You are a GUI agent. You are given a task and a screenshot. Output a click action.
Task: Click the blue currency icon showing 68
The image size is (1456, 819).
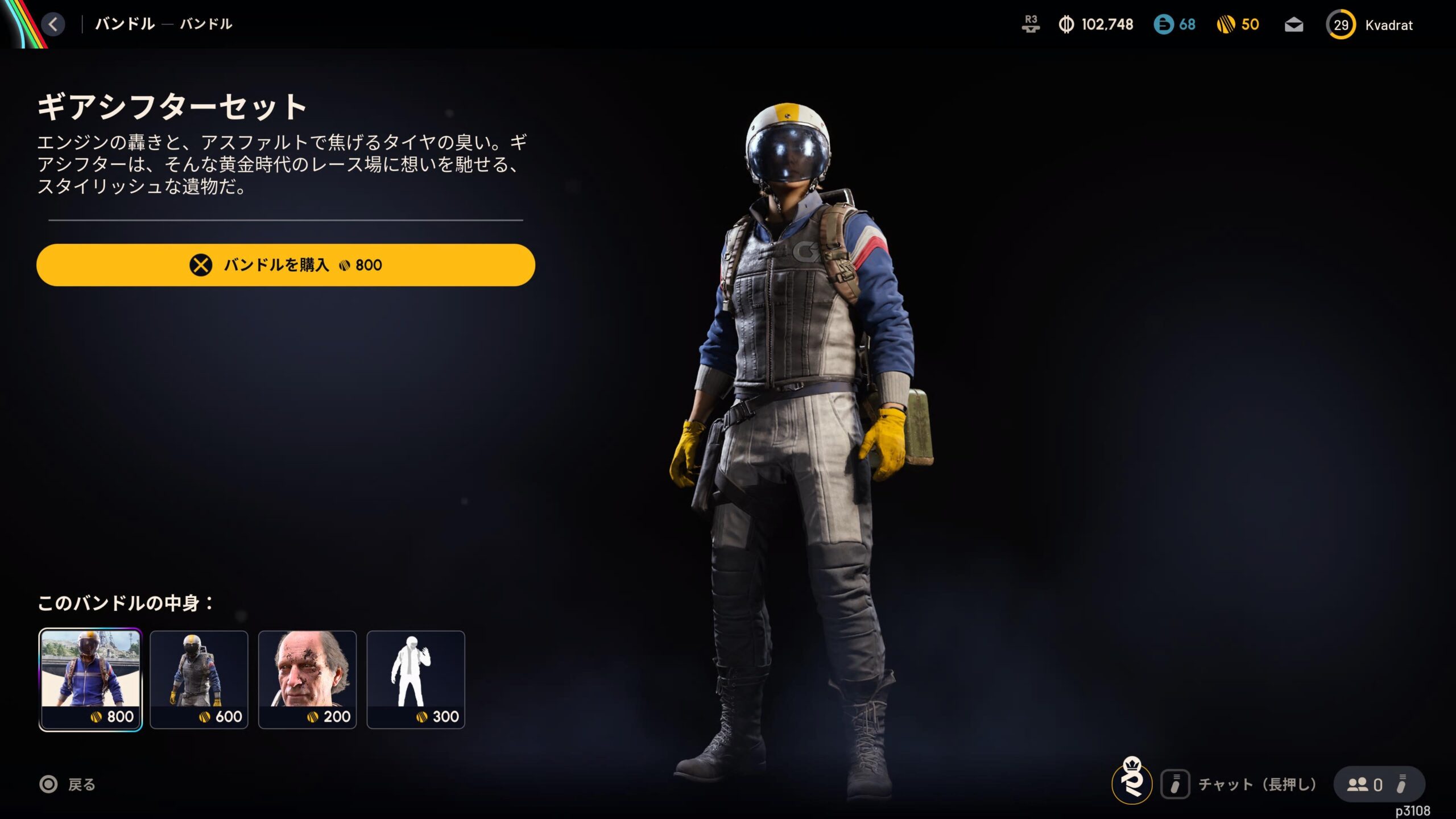1174,24
